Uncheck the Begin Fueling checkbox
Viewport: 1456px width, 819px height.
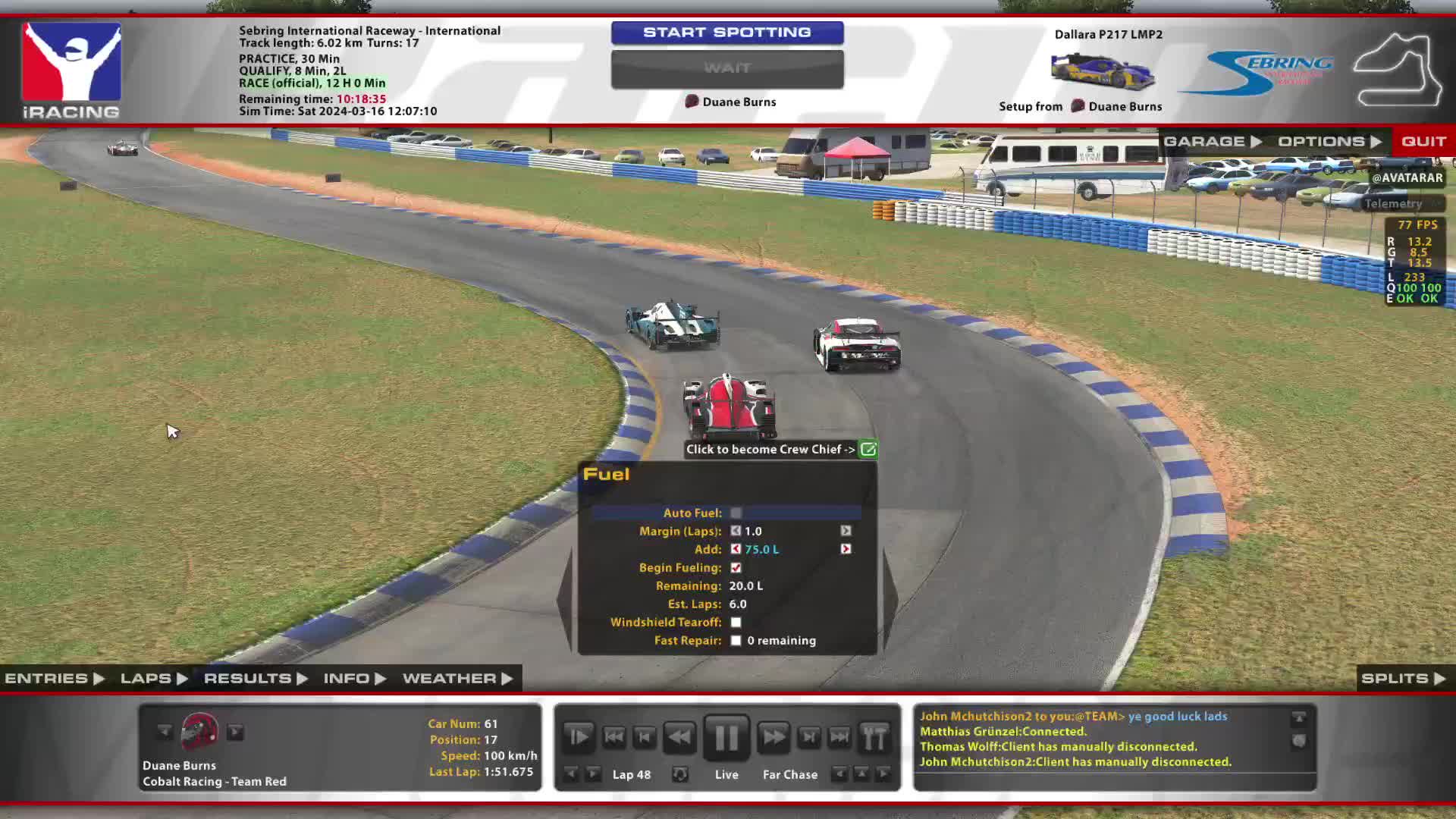pyautogui.click(x=736, y=568)
